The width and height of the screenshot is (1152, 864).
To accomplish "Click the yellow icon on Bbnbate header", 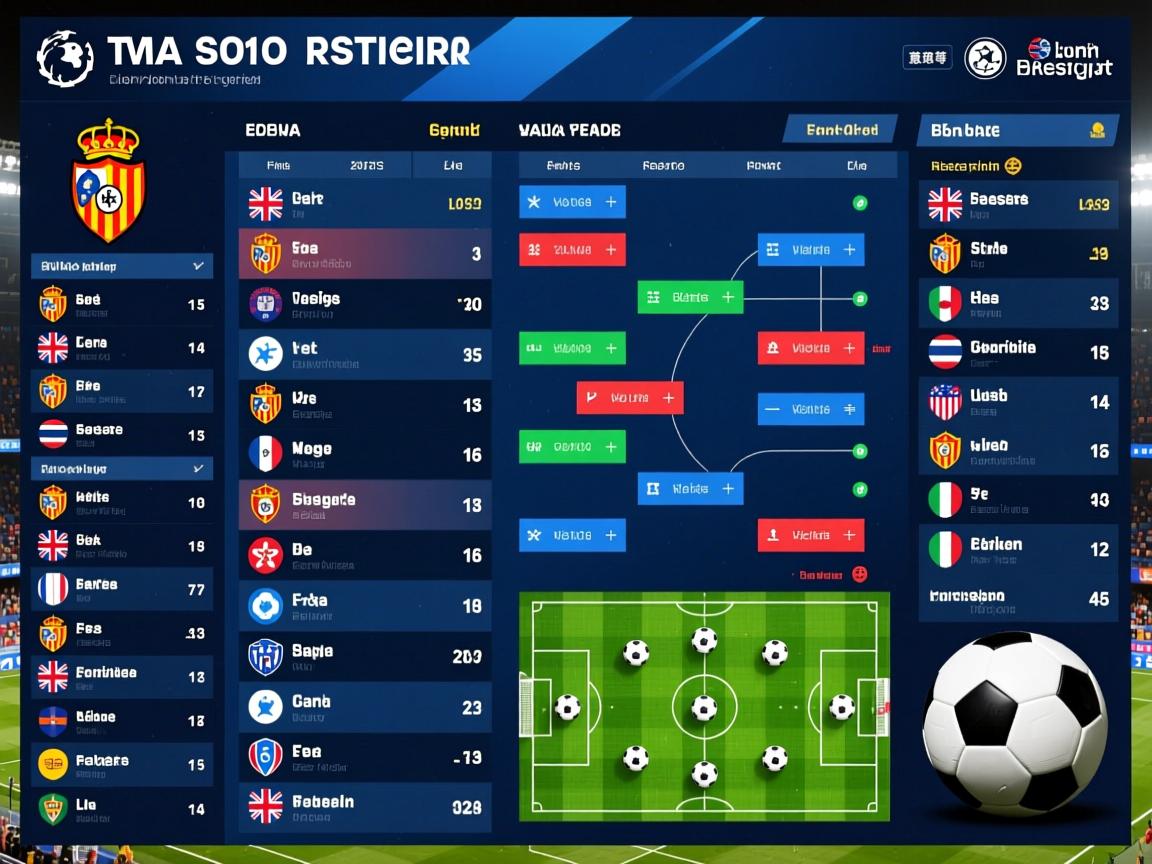I will 1097,130.
